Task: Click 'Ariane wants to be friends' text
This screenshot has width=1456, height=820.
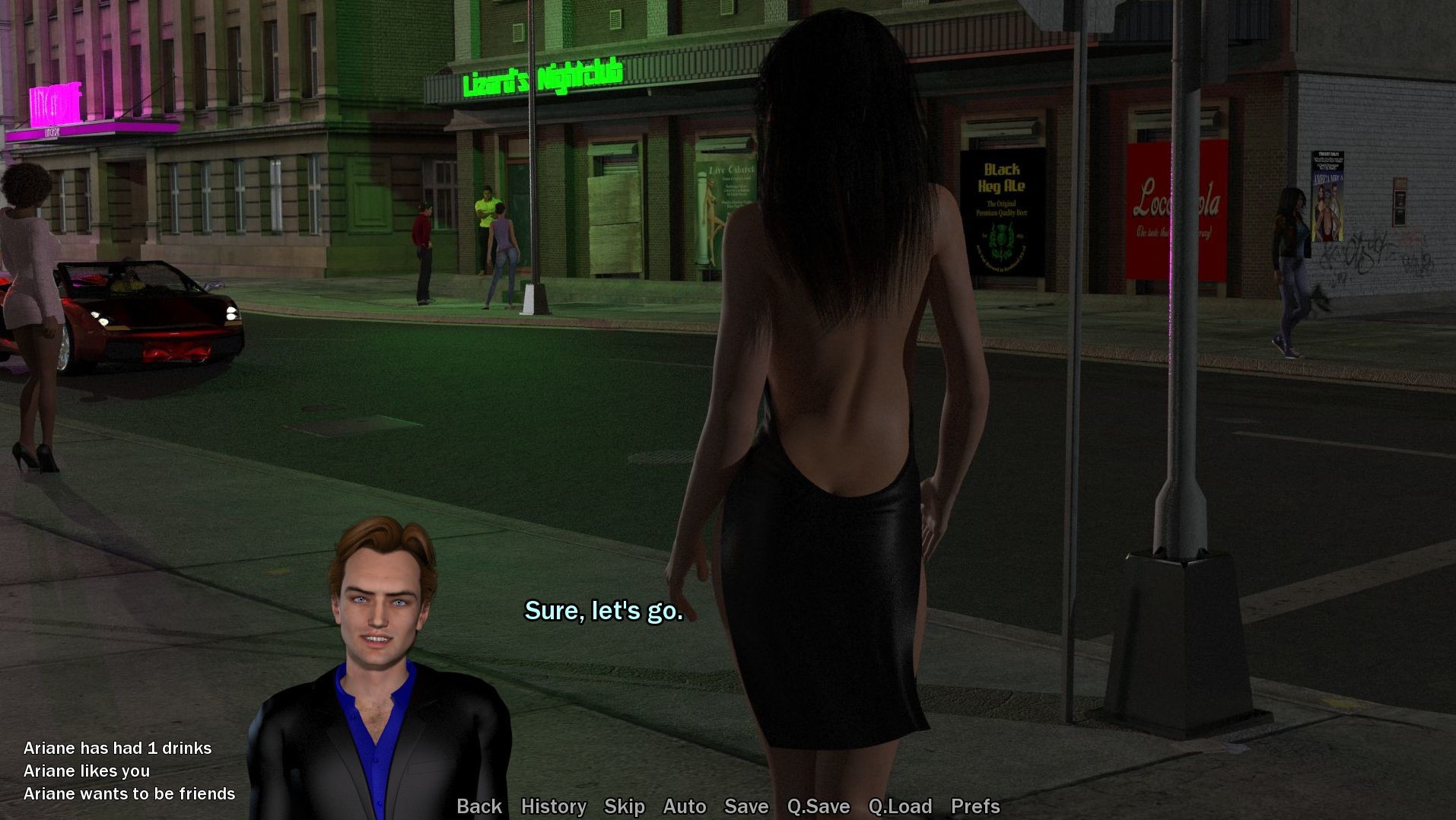Action: click(x=129, y=793)
